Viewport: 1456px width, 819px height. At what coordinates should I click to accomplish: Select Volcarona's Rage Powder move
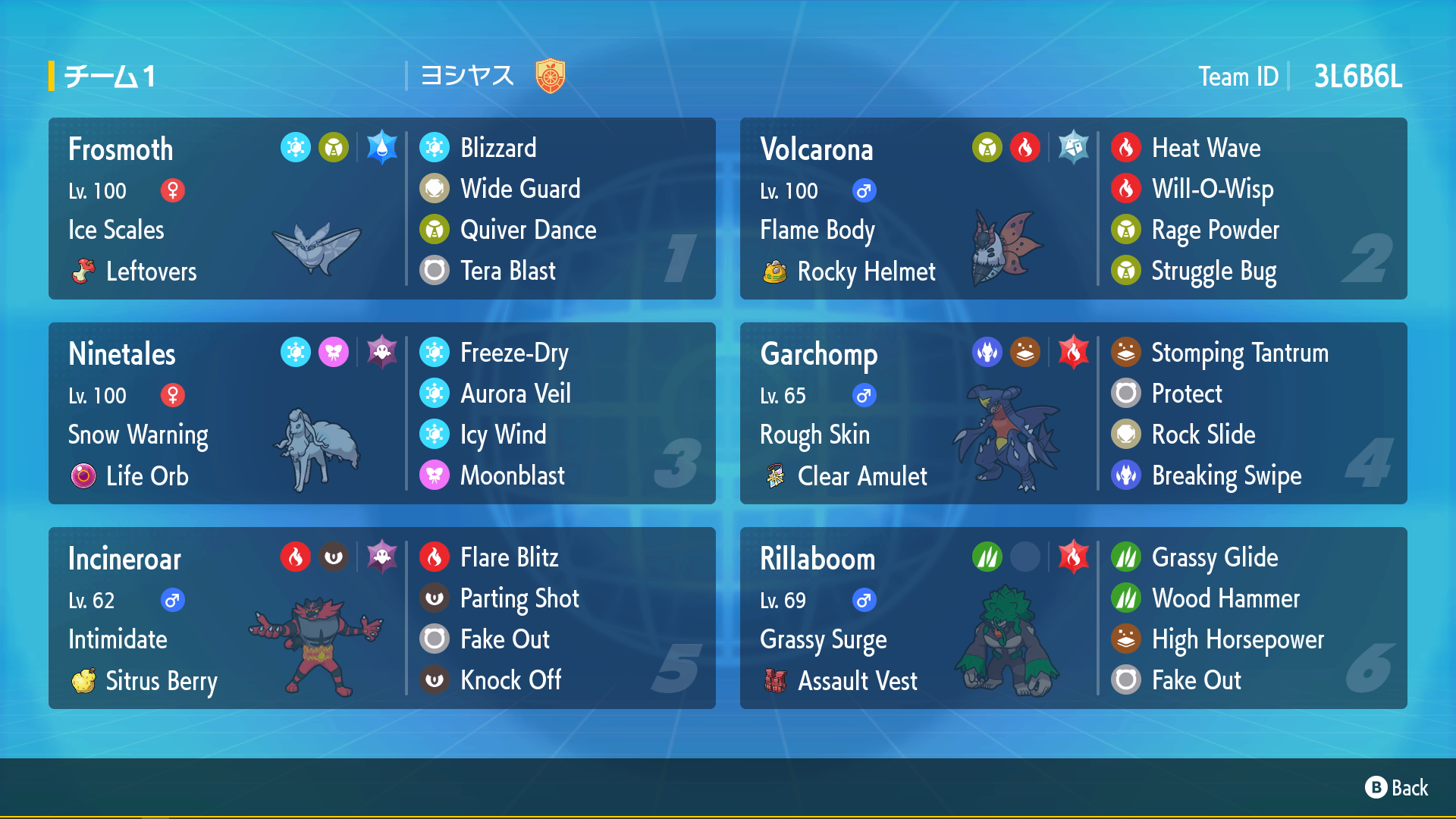pyautogui.click(x=1214, y=230)
